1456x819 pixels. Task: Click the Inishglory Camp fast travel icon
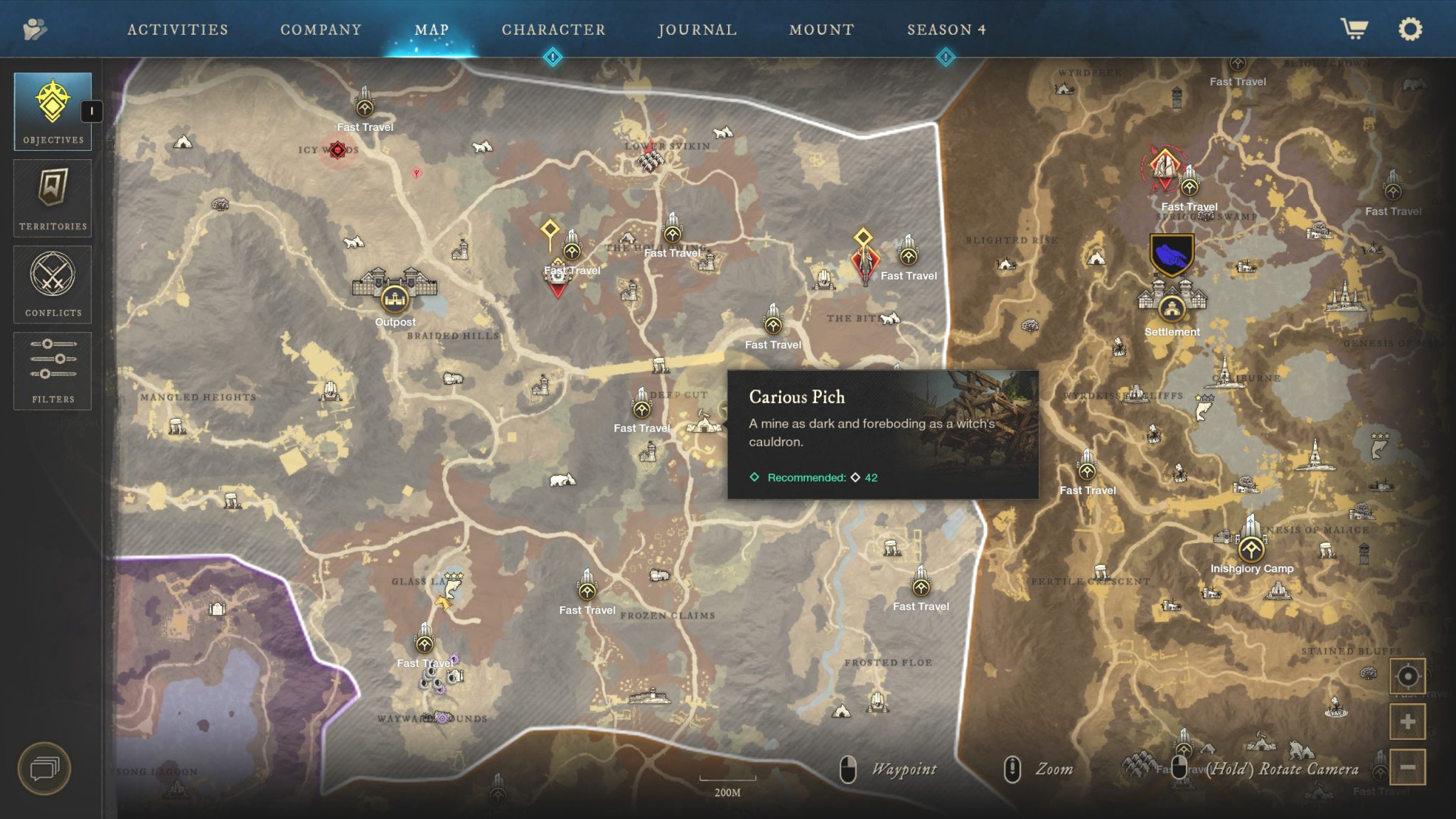1252,549
